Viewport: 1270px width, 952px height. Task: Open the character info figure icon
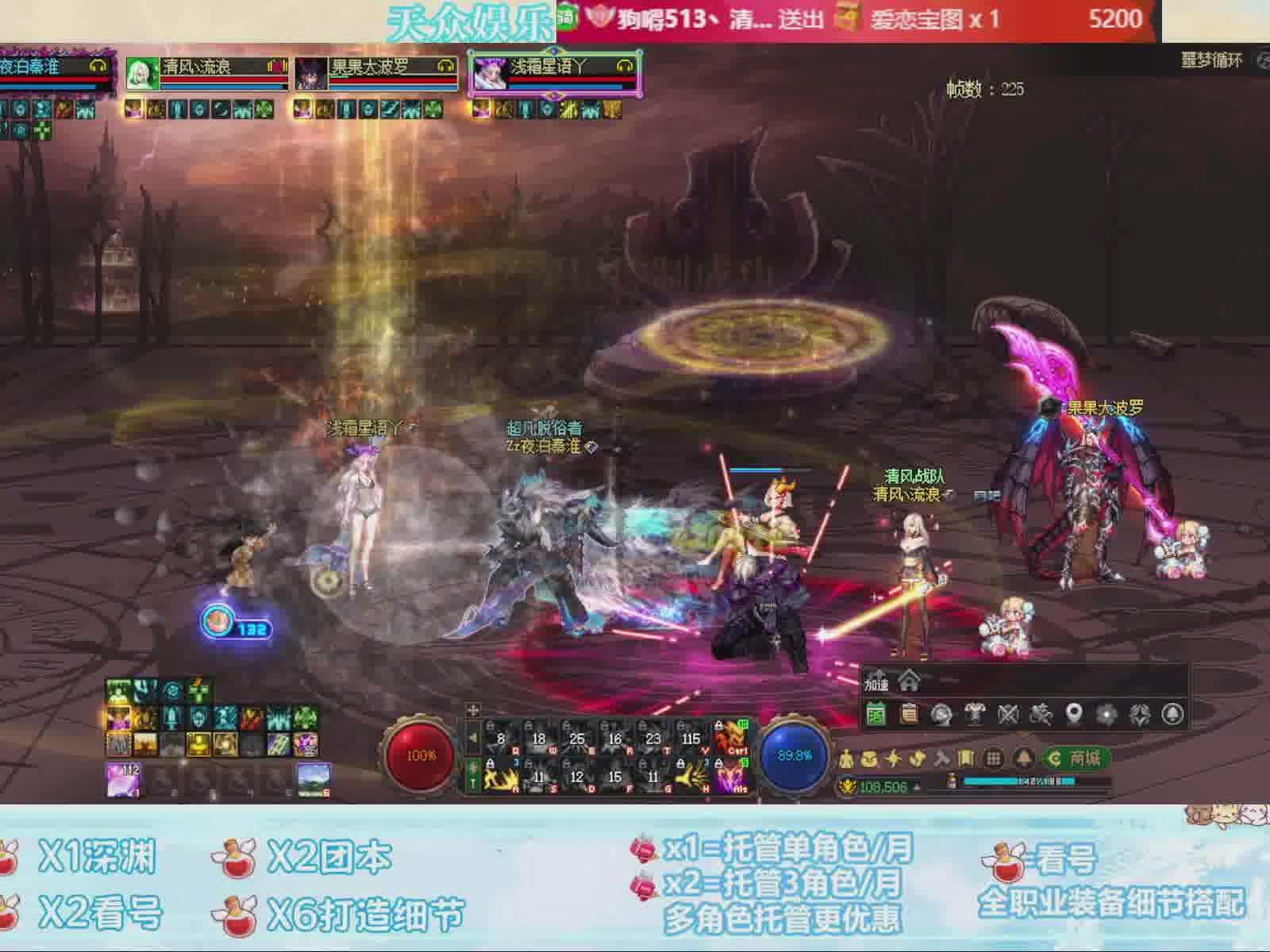click(x=846, y=759)
